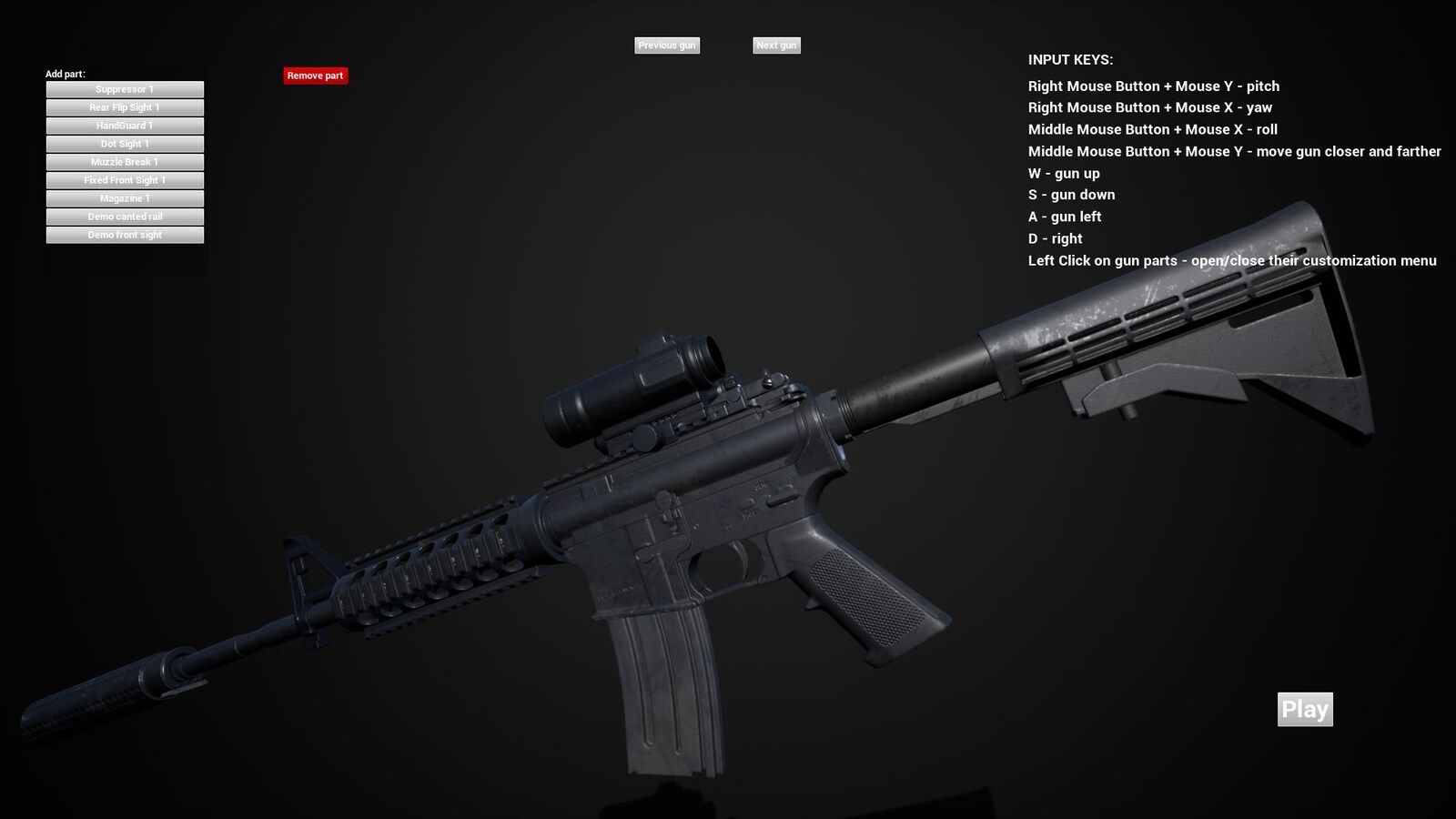Switch to the Previous gun

667,45
